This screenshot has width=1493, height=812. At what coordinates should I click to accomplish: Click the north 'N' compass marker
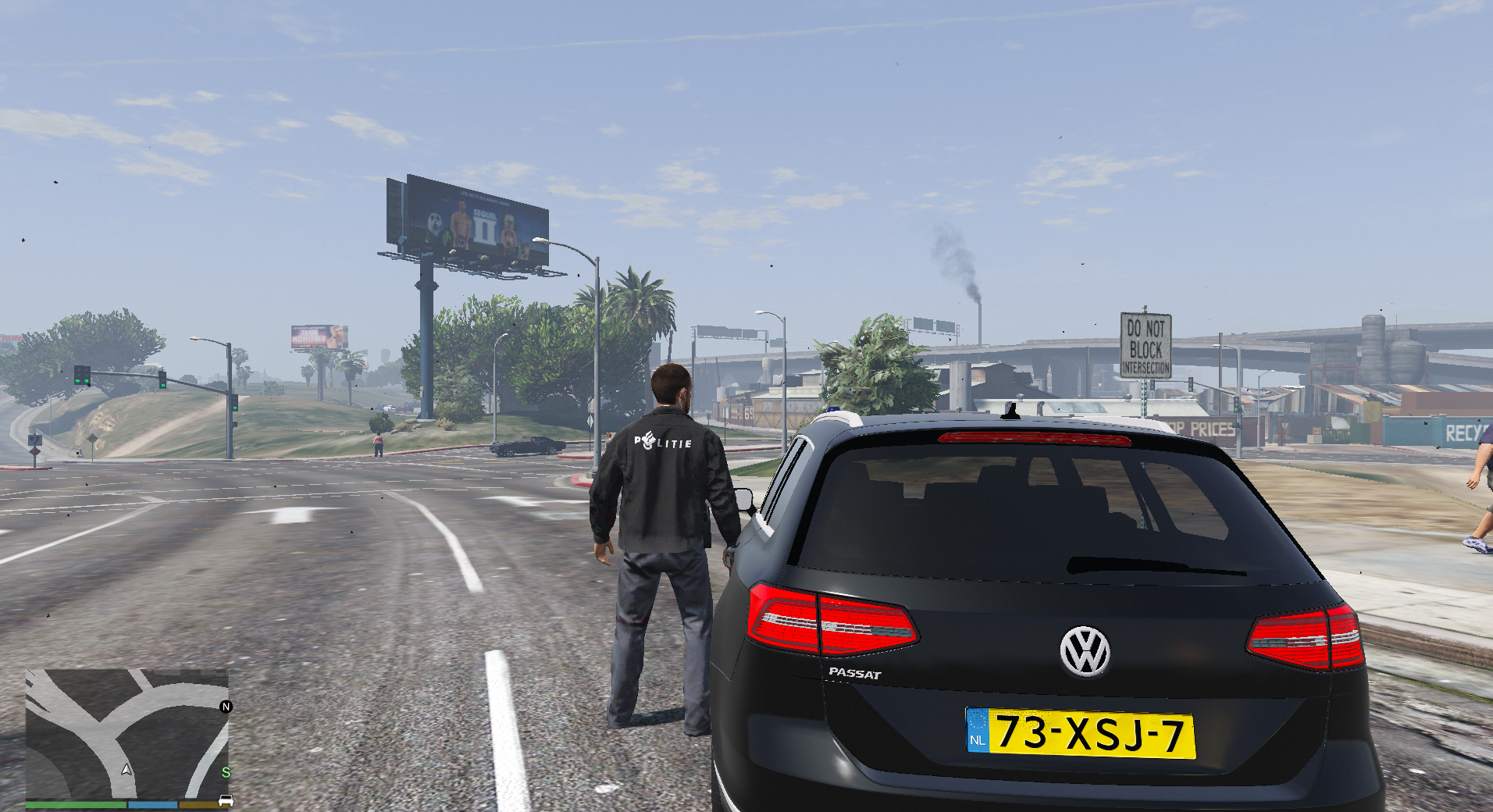coord(226,707)
